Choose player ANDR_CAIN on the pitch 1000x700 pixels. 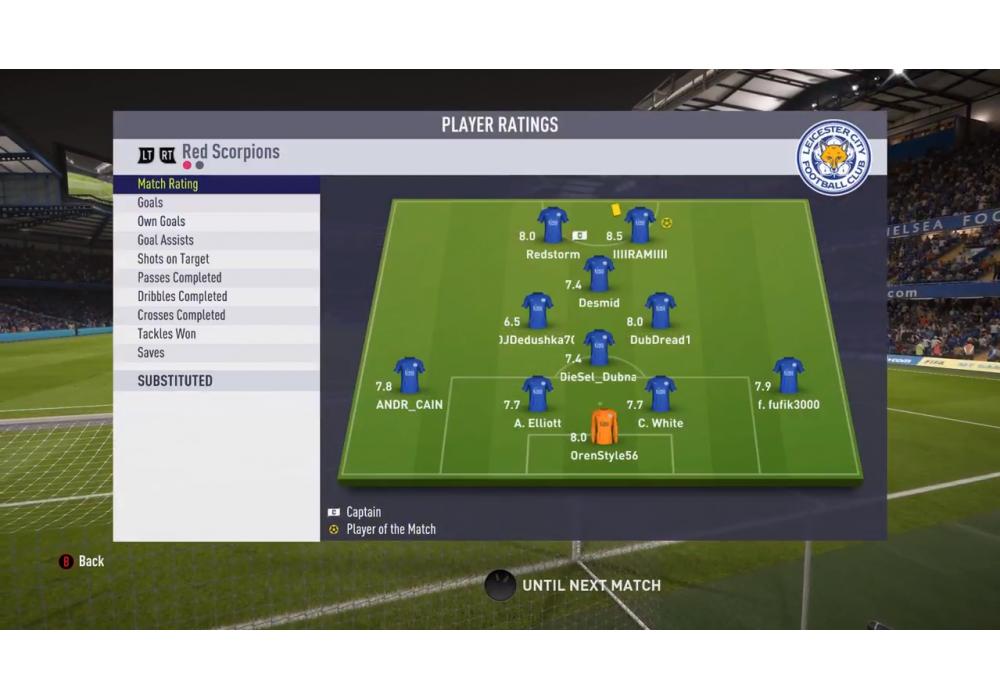[x=409, y=375]
